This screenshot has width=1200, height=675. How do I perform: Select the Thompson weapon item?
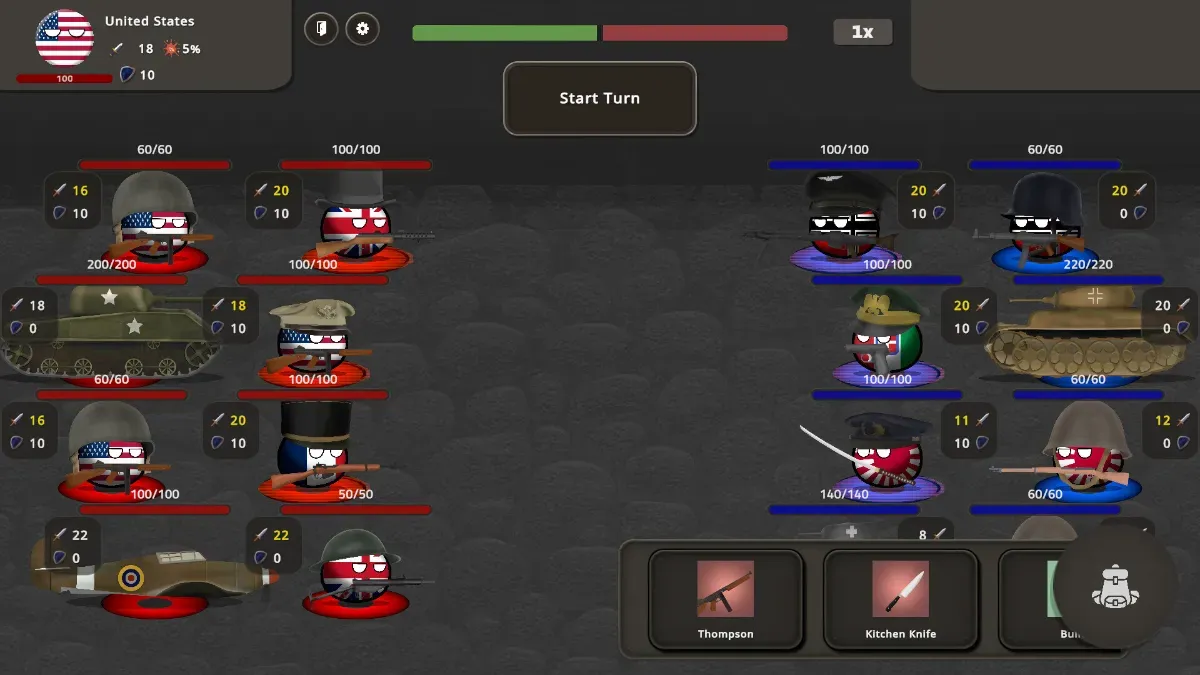tap(725, 599)
